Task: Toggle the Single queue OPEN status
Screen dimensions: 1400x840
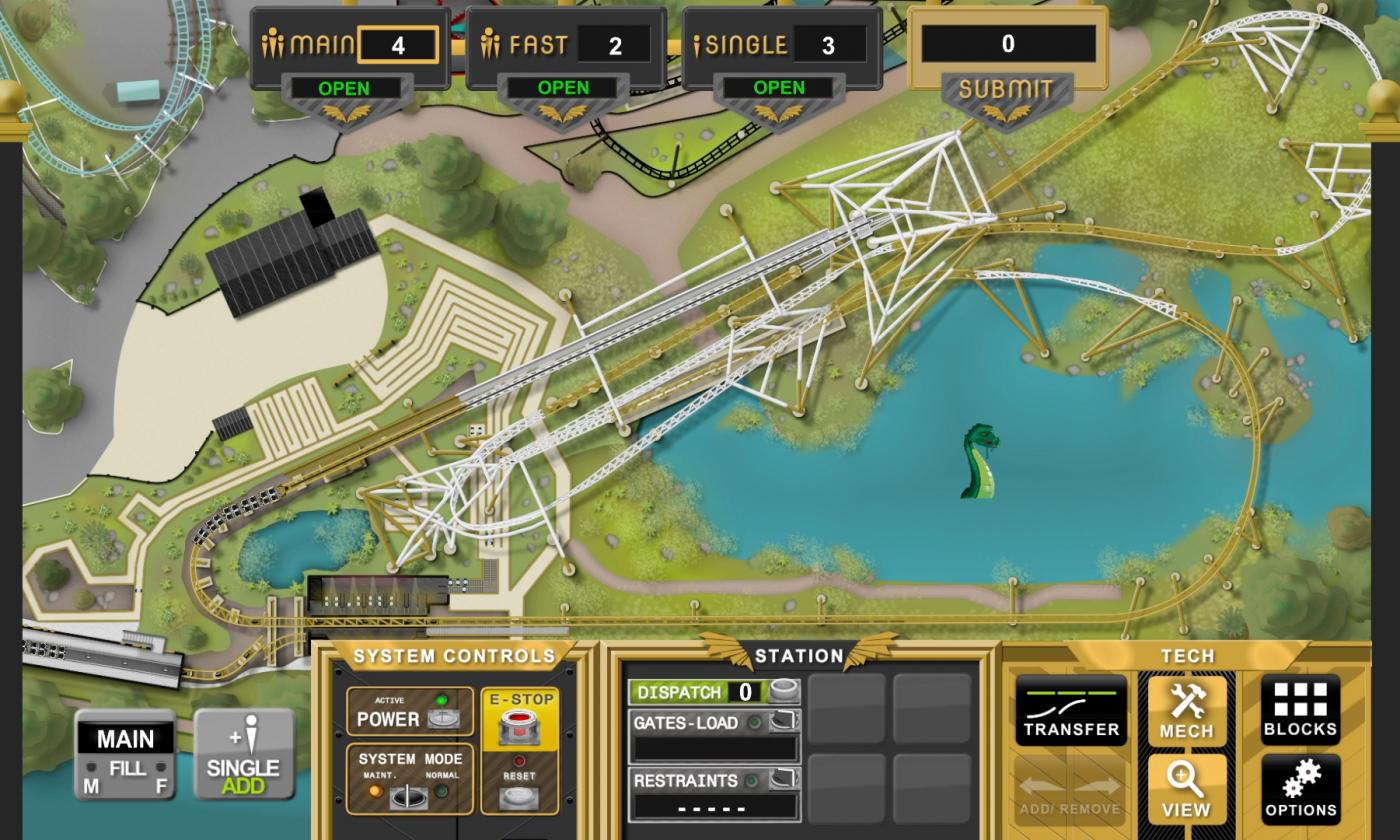Action: coord(779,88)
